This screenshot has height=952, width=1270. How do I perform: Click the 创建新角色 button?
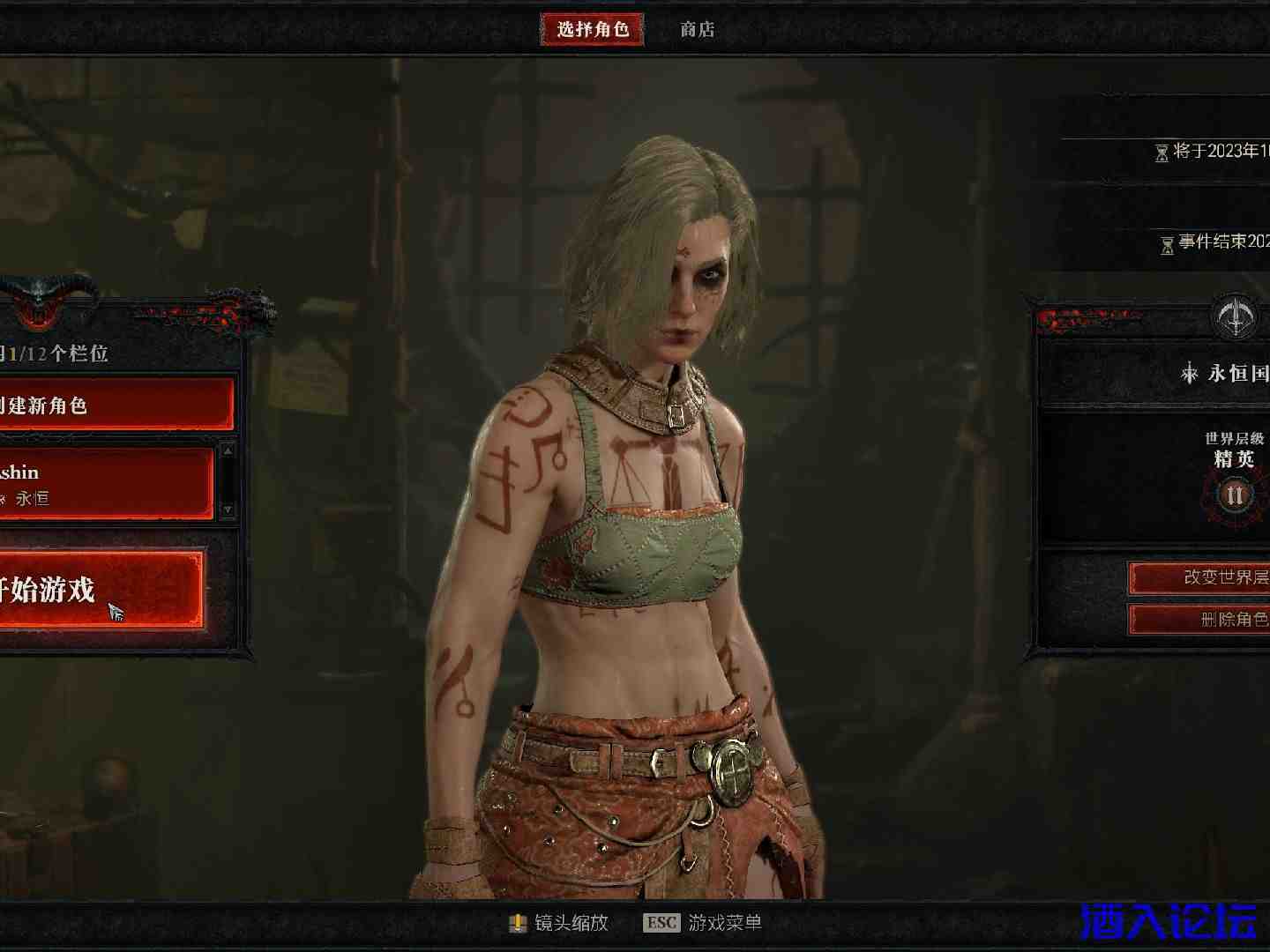tap(115, 405)
